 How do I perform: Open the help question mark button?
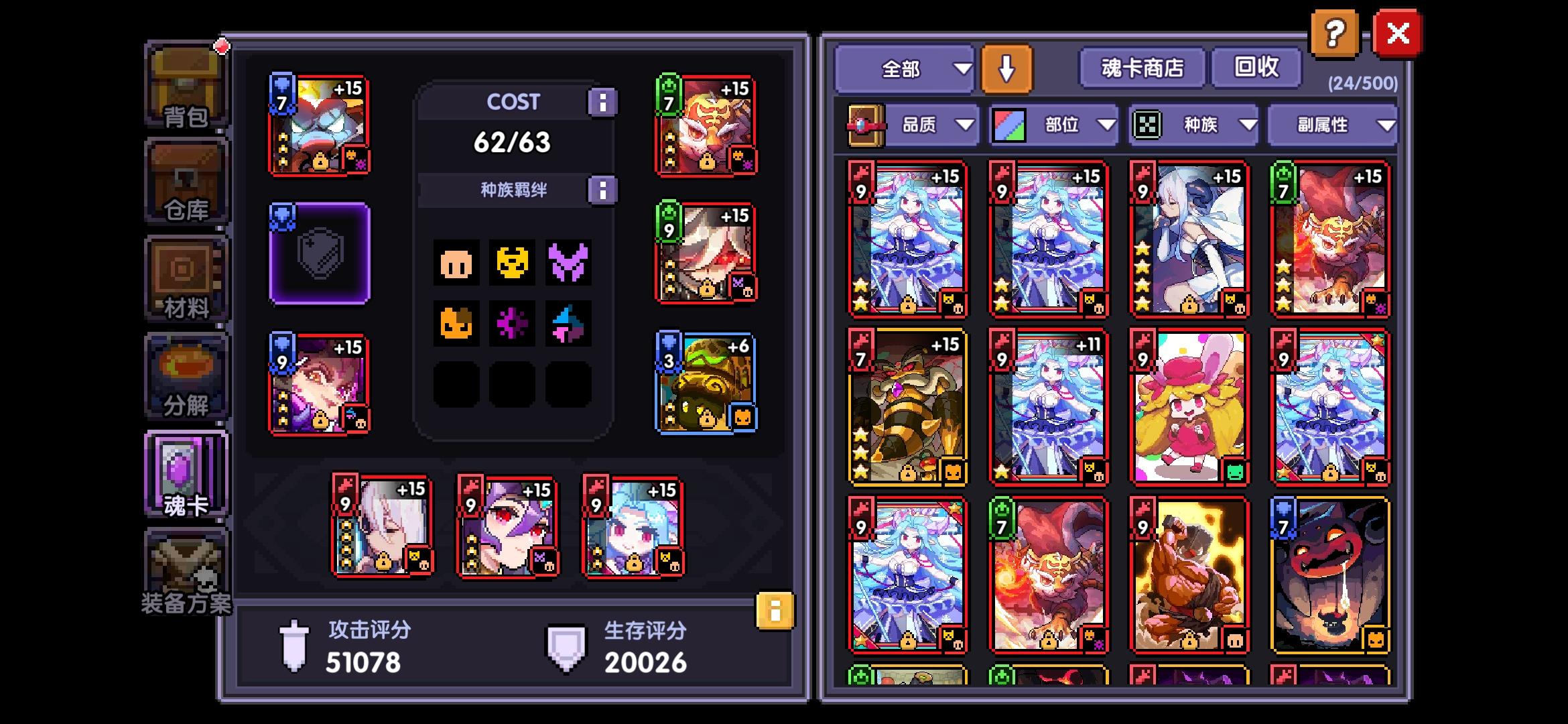[1336, 33]
